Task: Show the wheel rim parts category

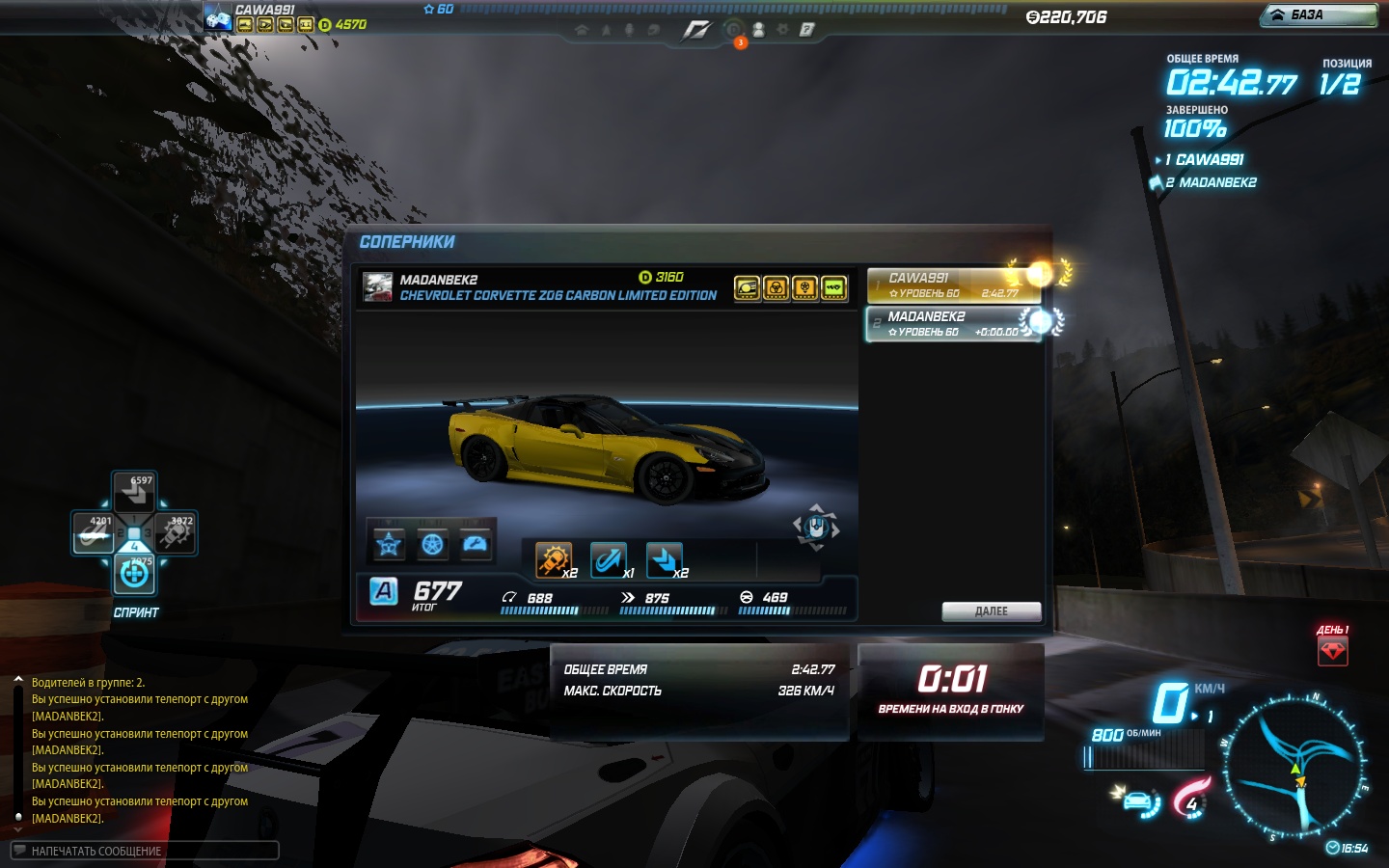Action: (x=433, y=545)
